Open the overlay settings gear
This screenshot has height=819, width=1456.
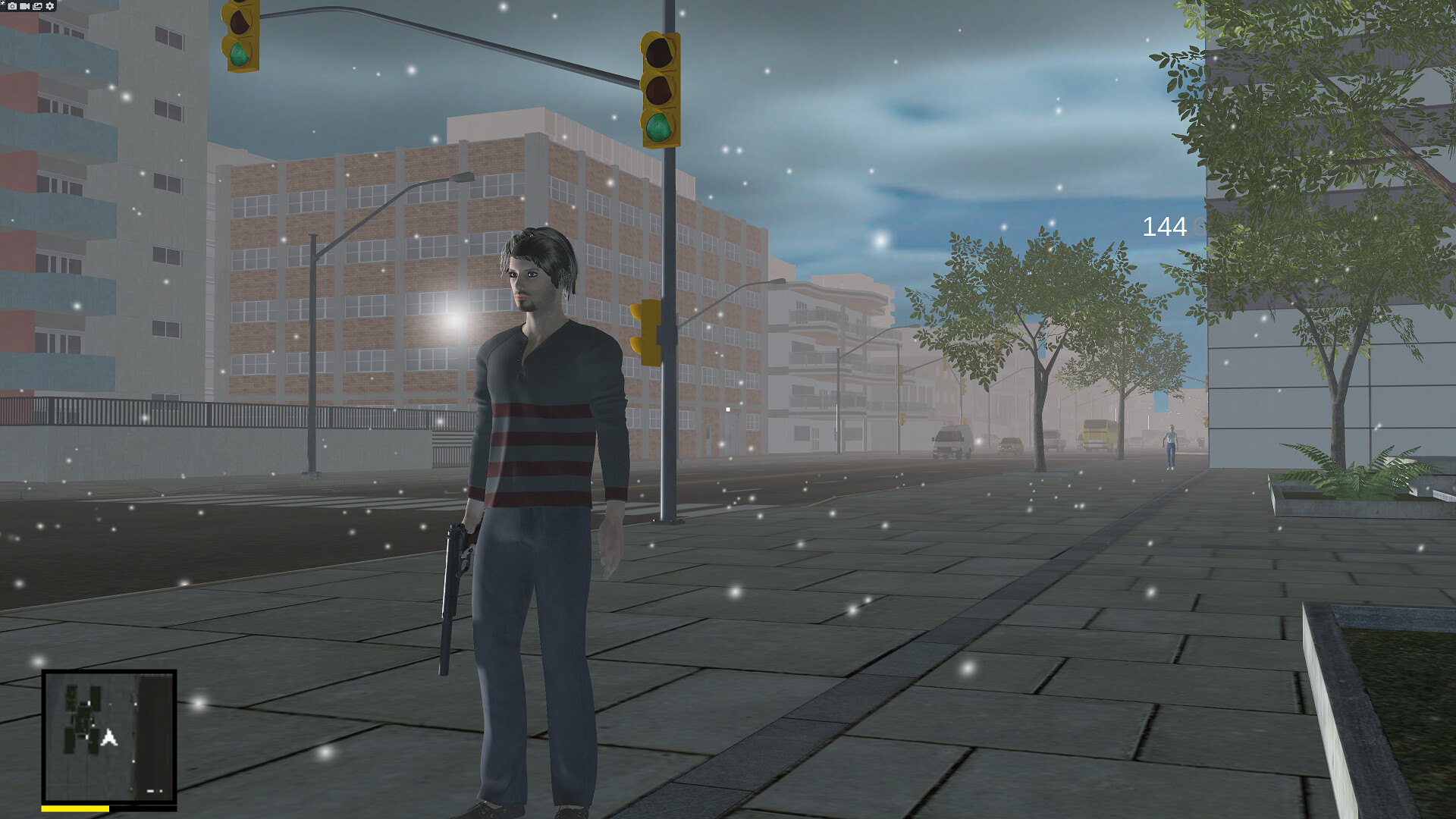tap(49, 5)
